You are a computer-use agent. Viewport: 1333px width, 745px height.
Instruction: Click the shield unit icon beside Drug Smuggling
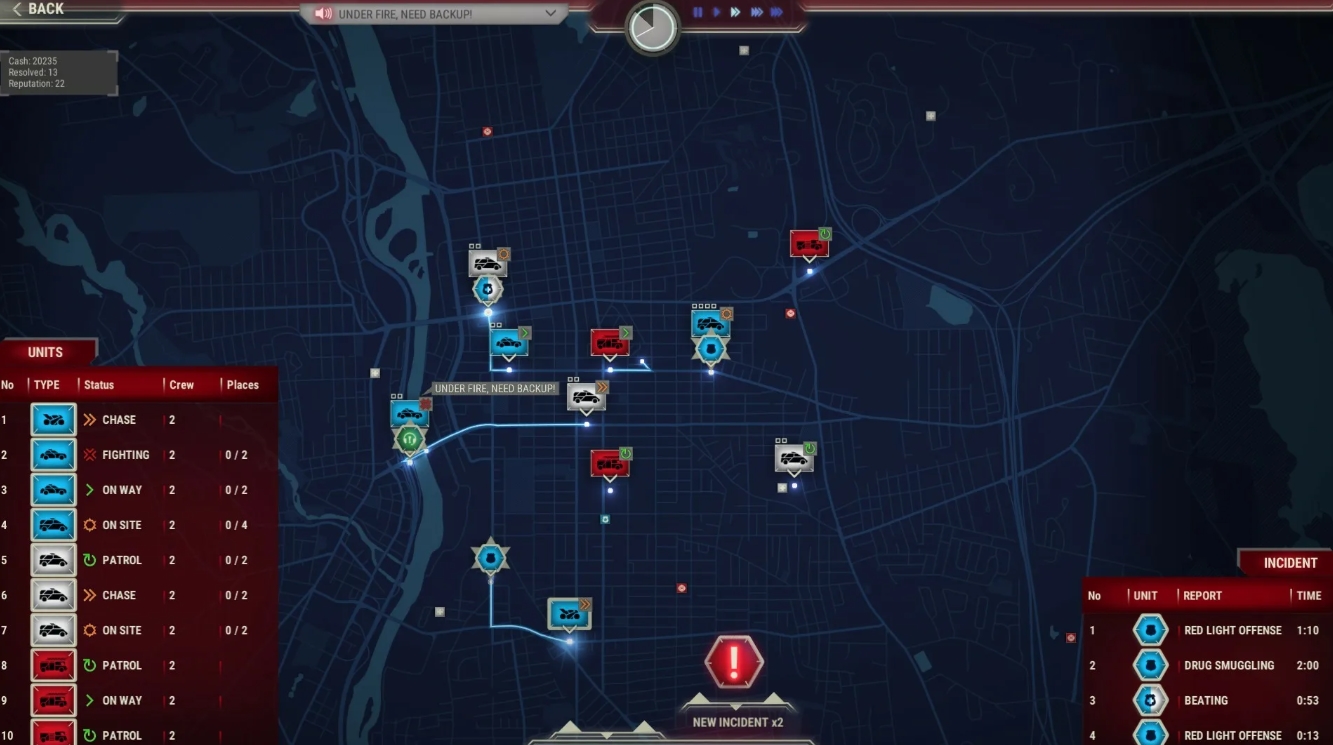1150,665
